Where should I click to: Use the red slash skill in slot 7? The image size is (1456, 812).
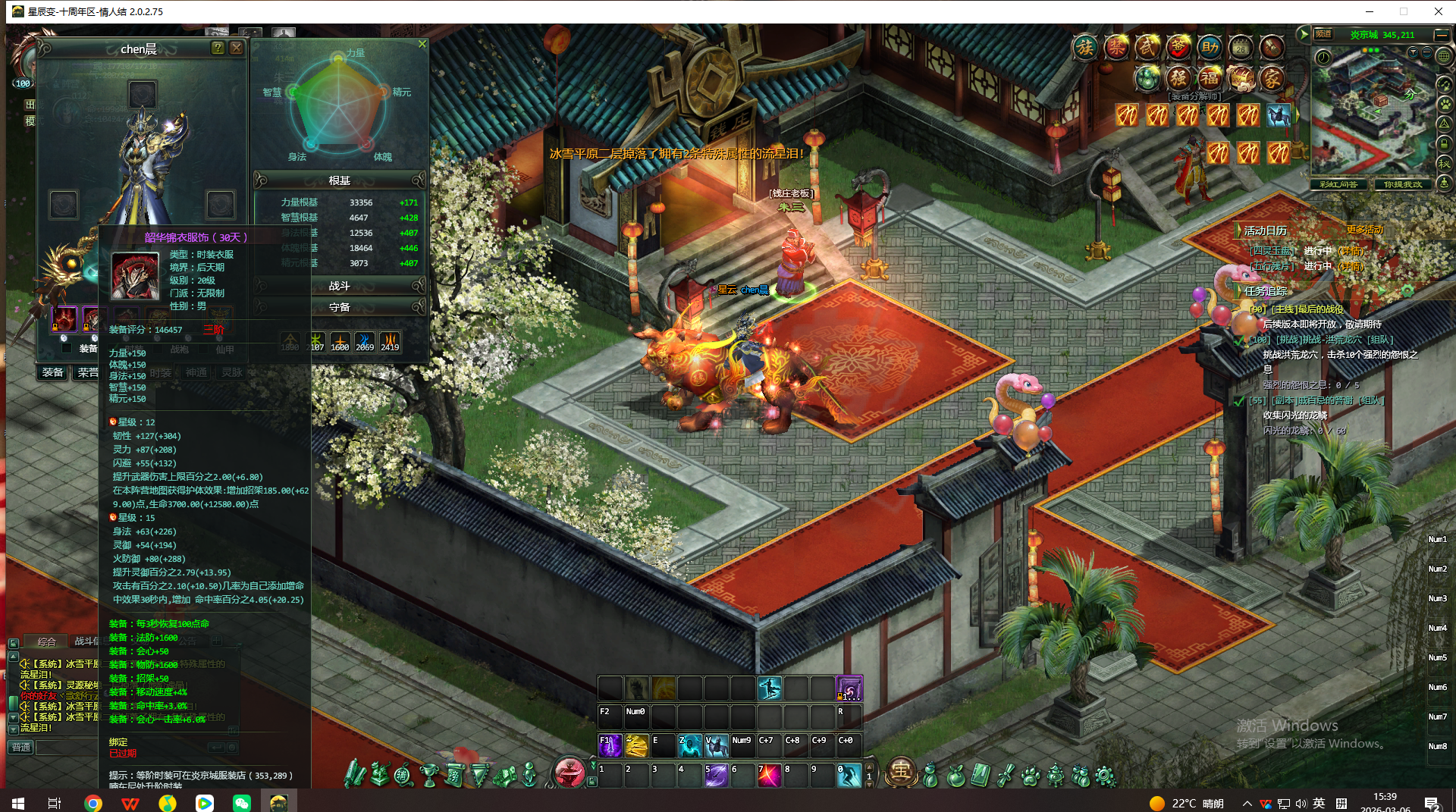[768, 776]
